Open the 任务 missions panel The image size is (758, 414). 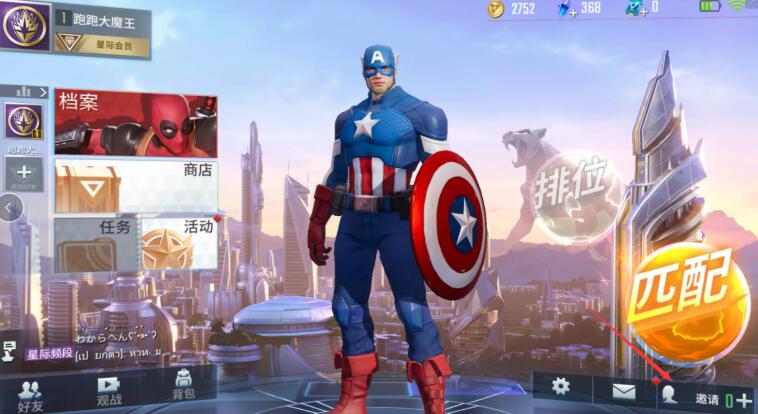click(94, 245)
